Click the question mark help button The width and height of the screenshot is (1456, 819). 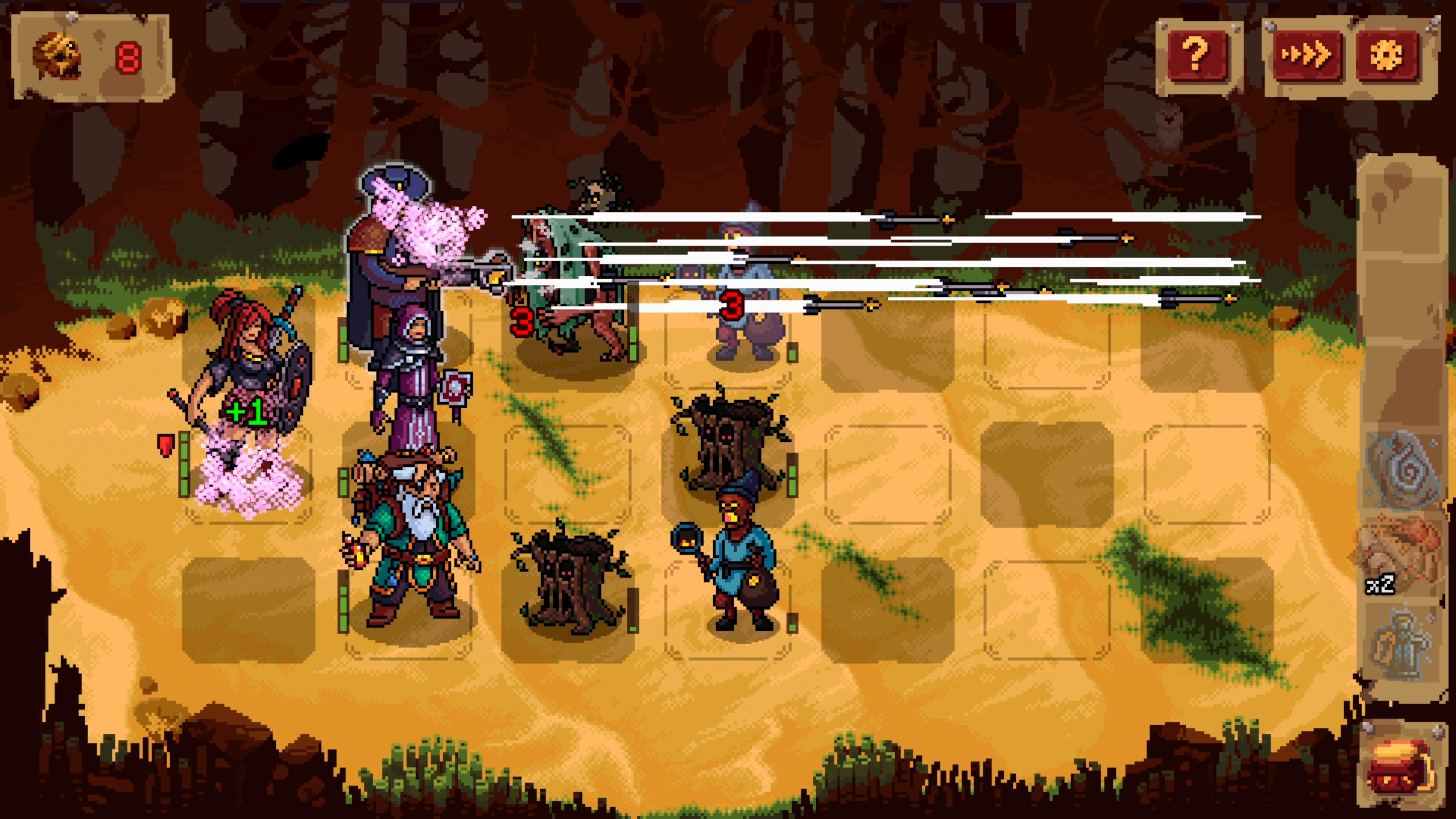1197,54
